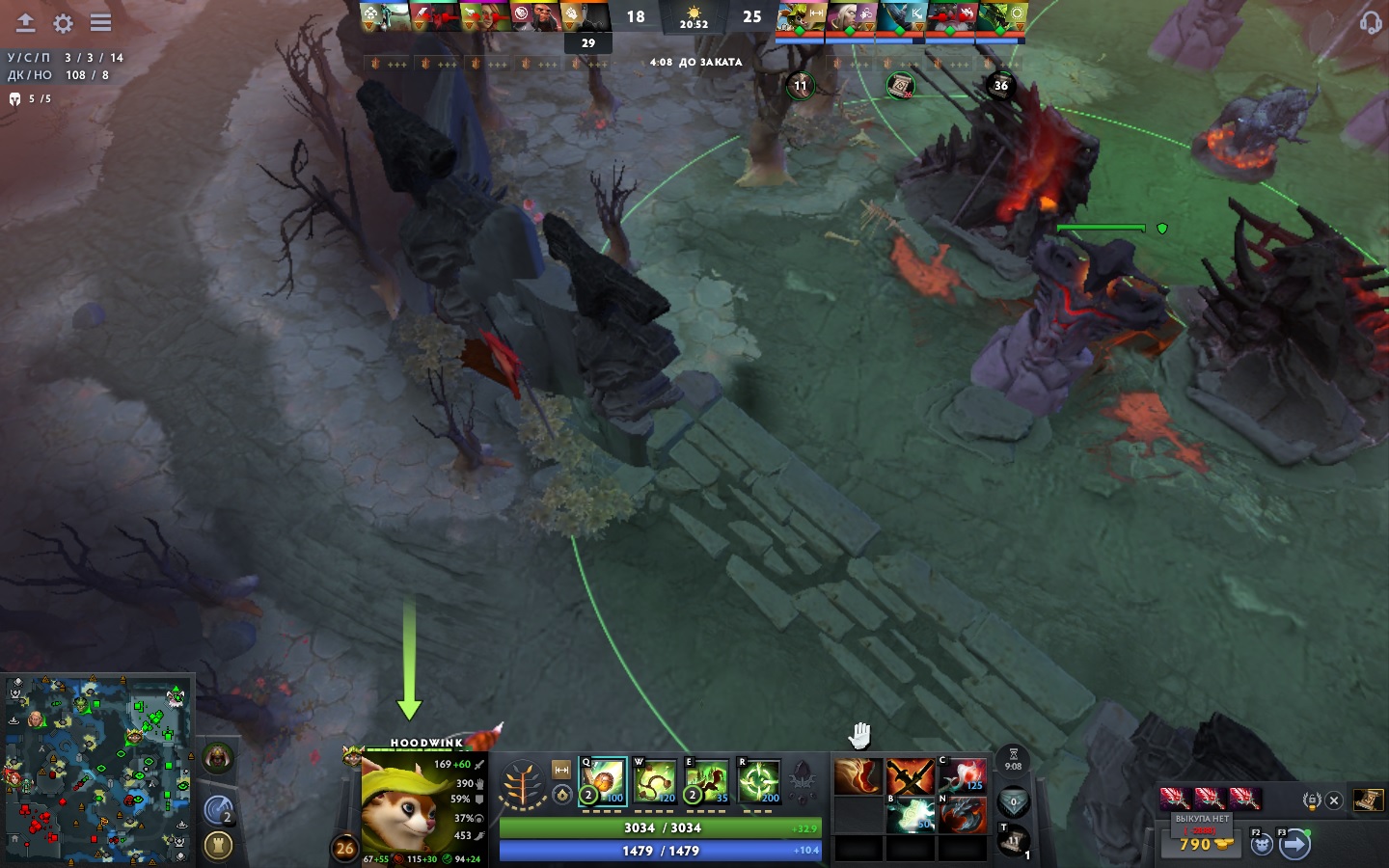Click the glyph of fortification rook icon
This screenshot has height=868, width=1389.
point(218,846)
